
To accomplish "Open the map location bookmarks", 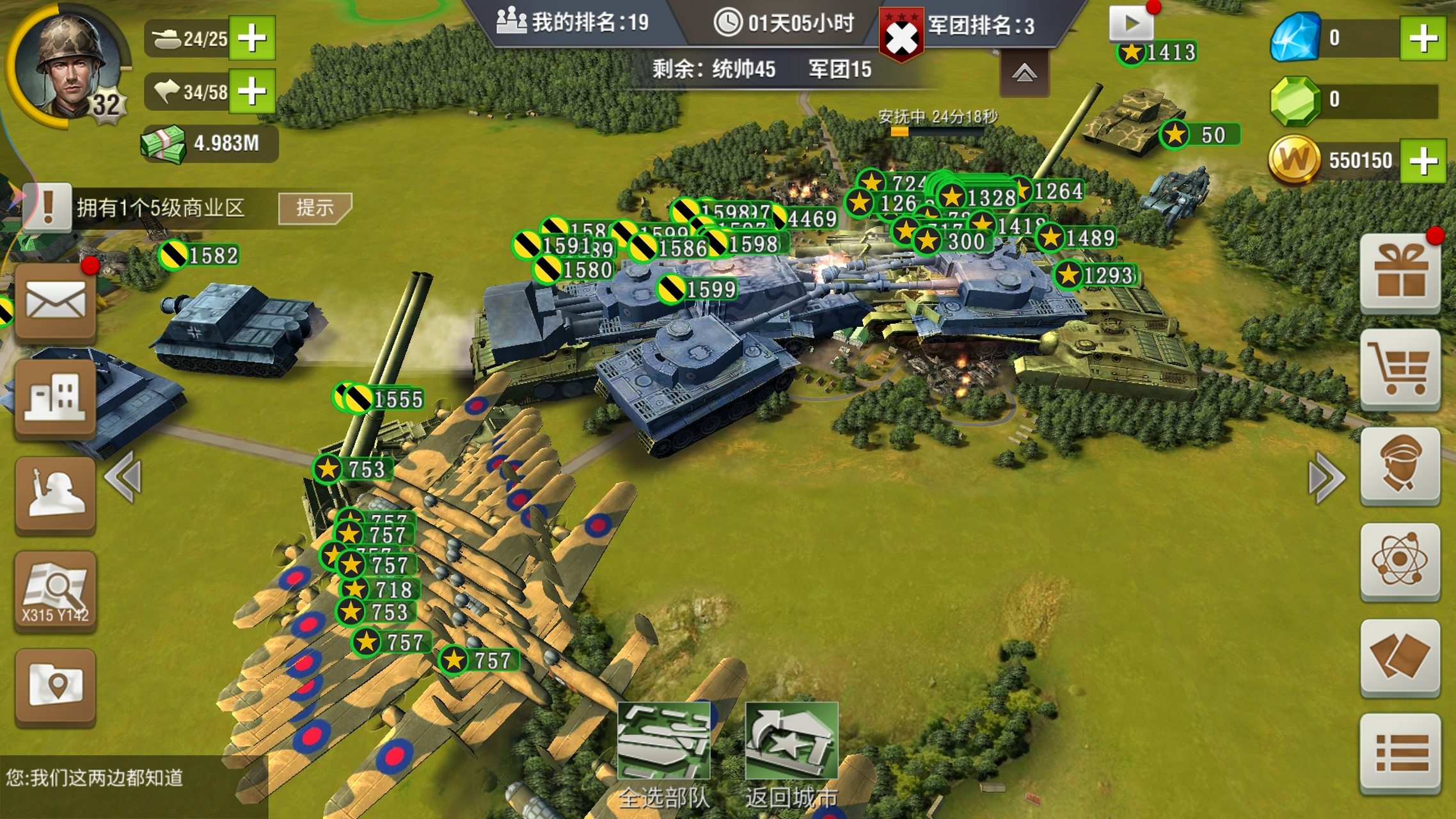I will pos(56,686).
